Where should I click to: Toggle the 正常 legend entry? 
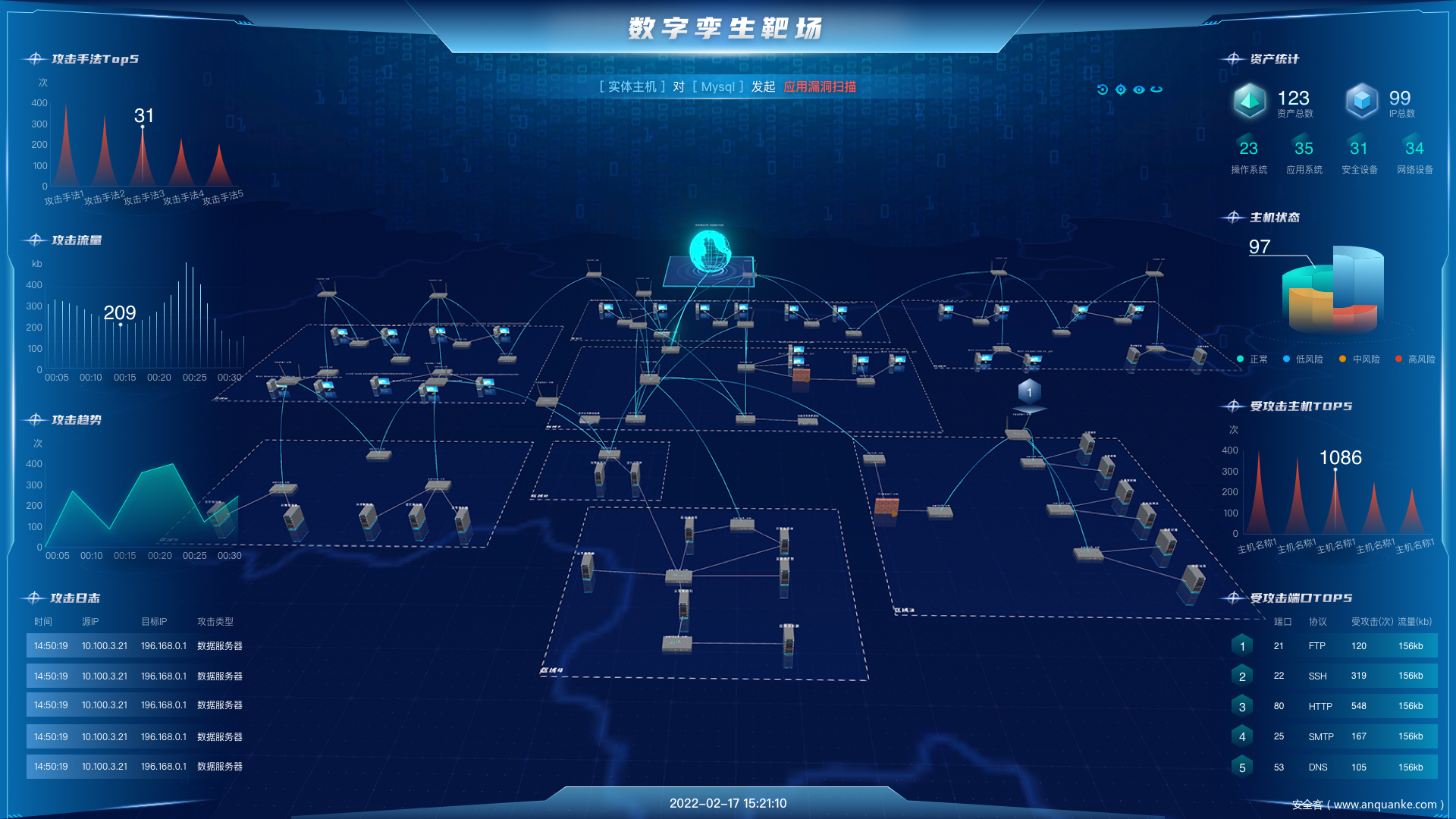click(1253, 359)
